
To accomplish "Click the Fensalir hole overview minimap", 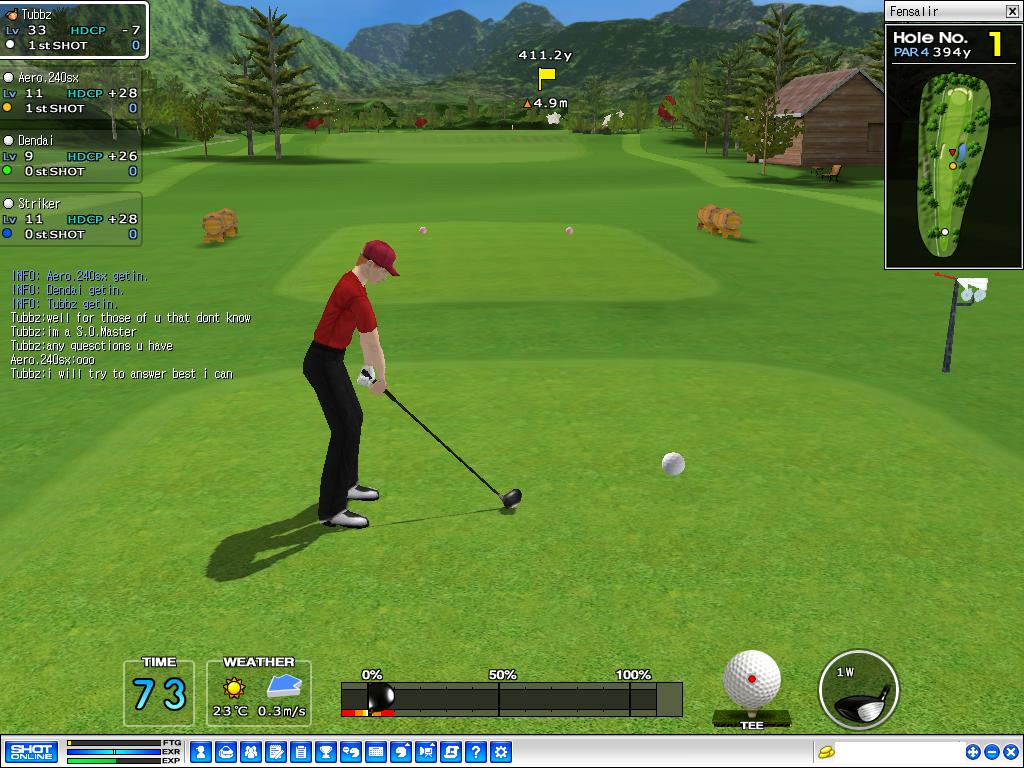I will 954,162.
